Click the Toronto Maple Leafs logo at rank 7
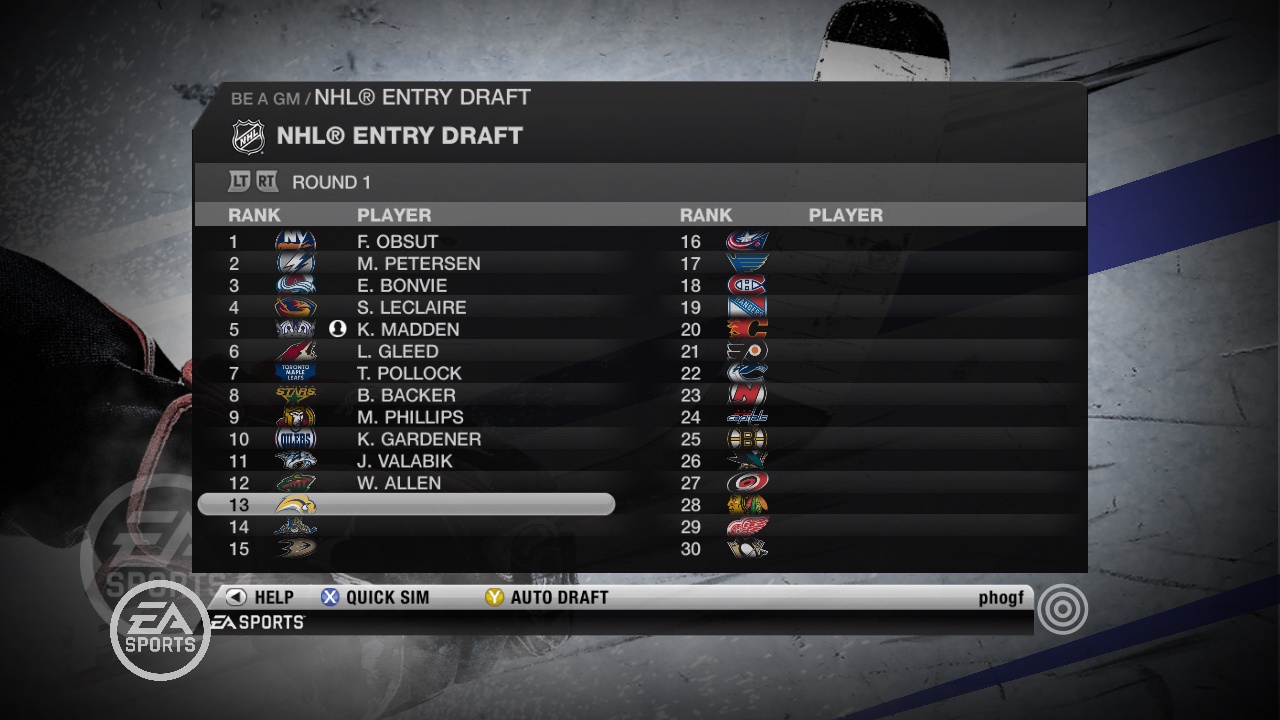Image resolution: width=1280 pixels, height=720 pixels. pos(298,373)
